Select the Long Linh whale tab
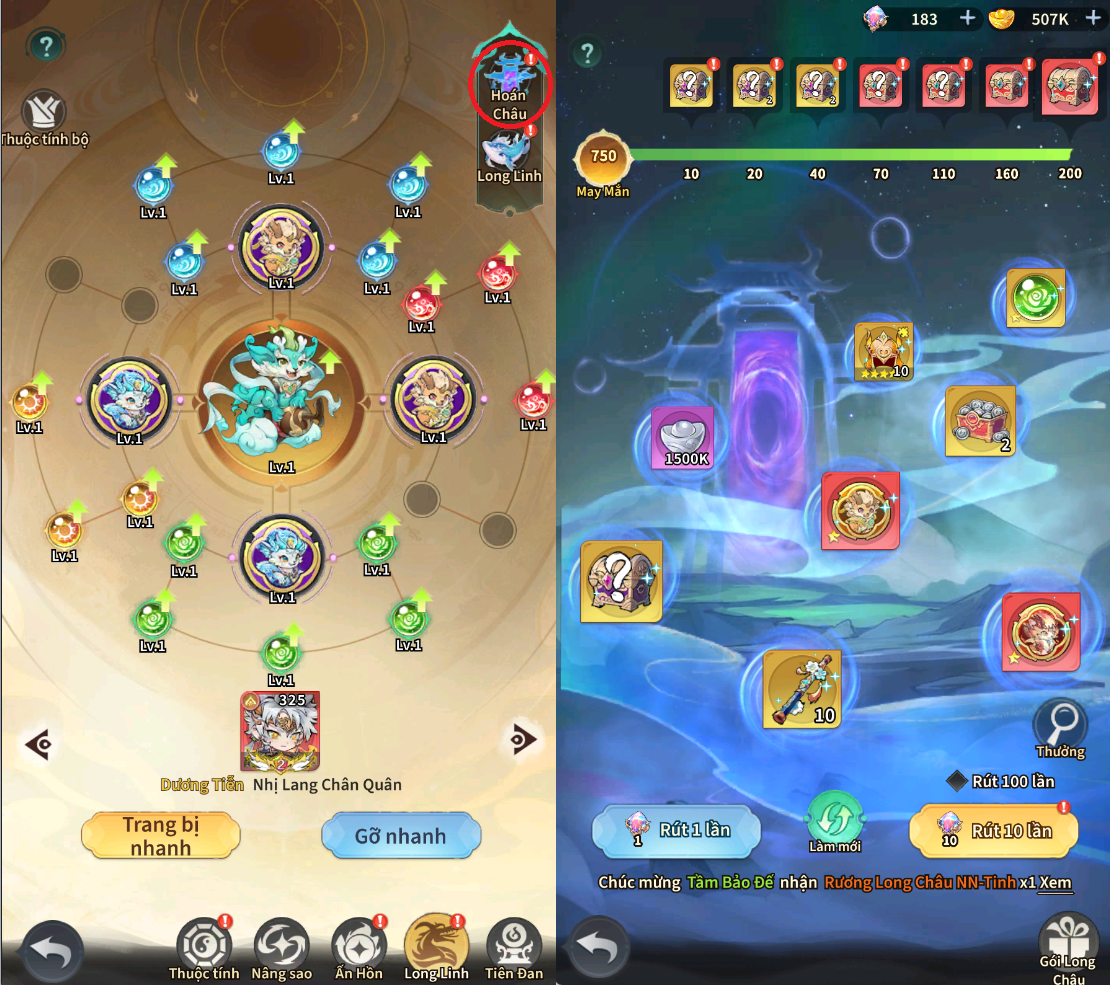This screenshot has width=1110, height=985. coord(509,155)
